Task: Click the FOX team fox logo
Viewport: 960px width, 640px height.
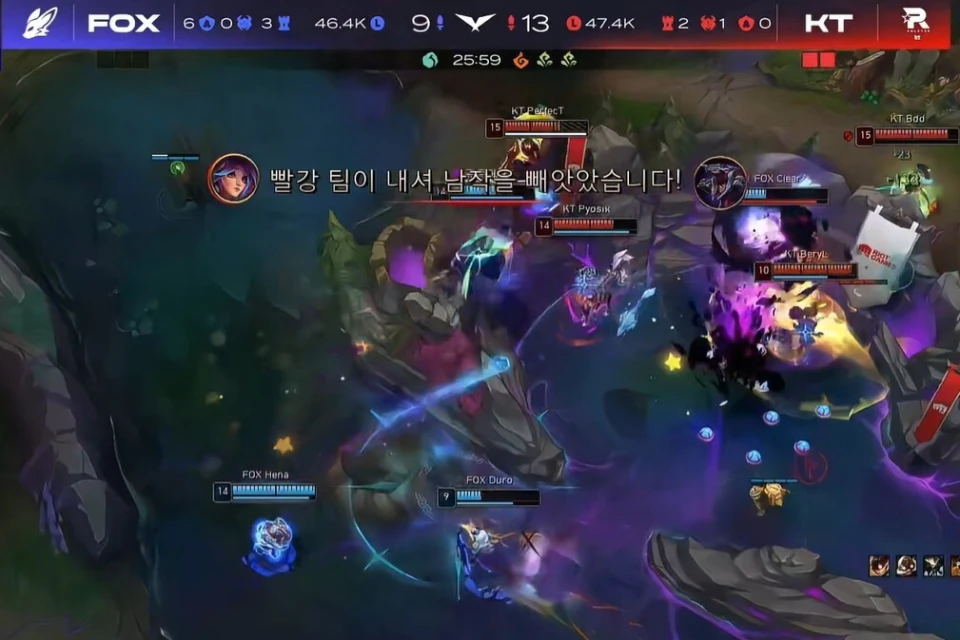Action: (39, 22)
